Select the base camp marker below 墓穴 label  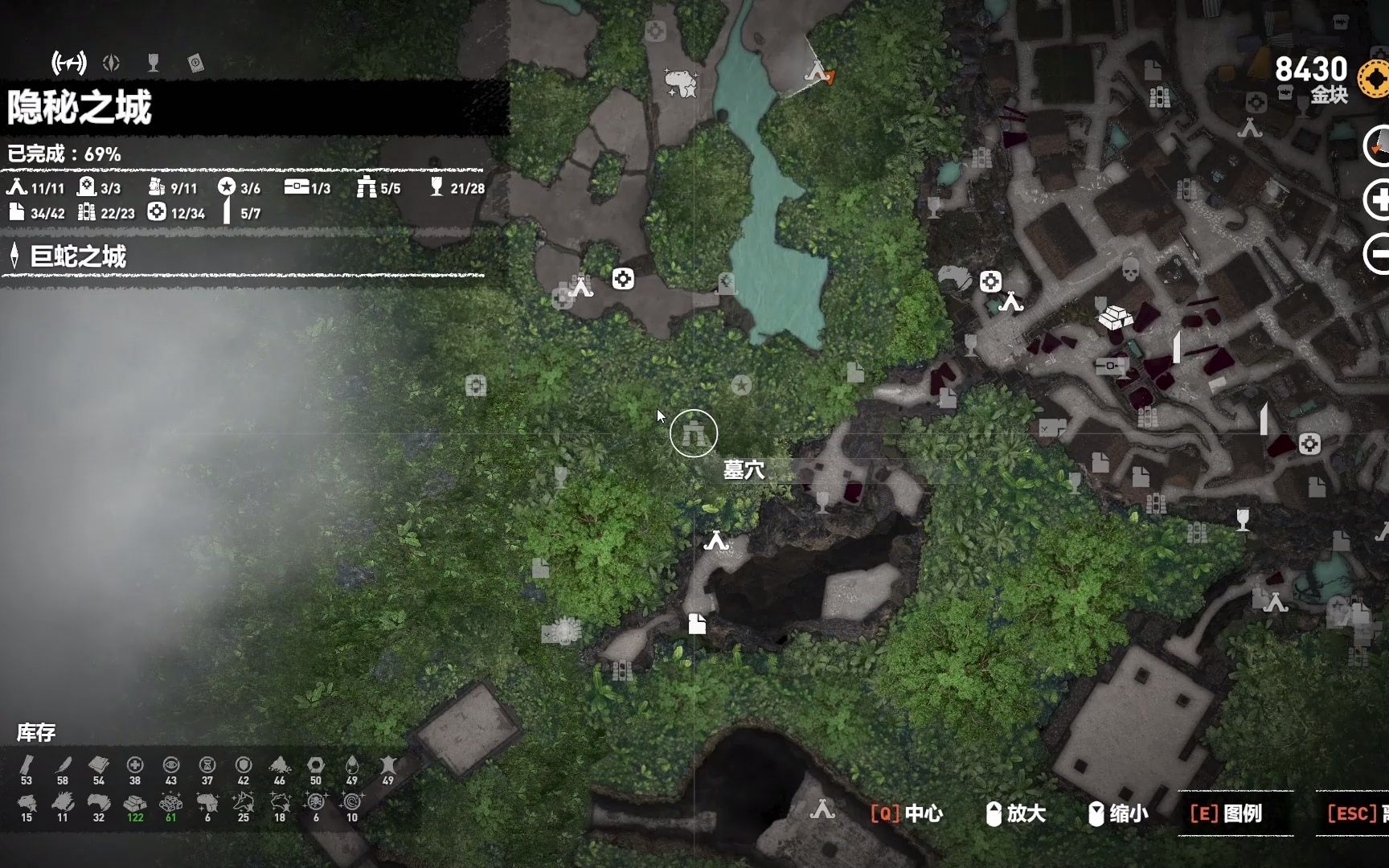[715, 541]
